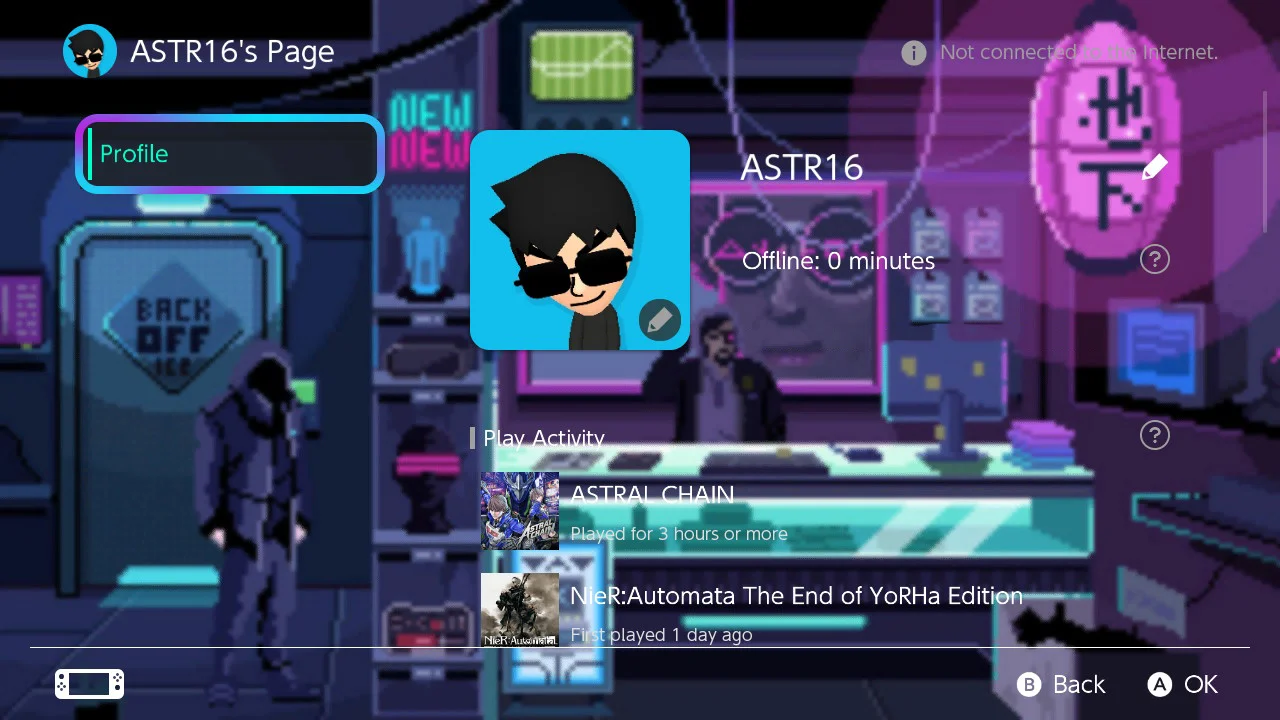Edit the ASTR16 nickname with pencil icon
The width and height of the screenshot is (1280, 720).
coord(1154,167)
